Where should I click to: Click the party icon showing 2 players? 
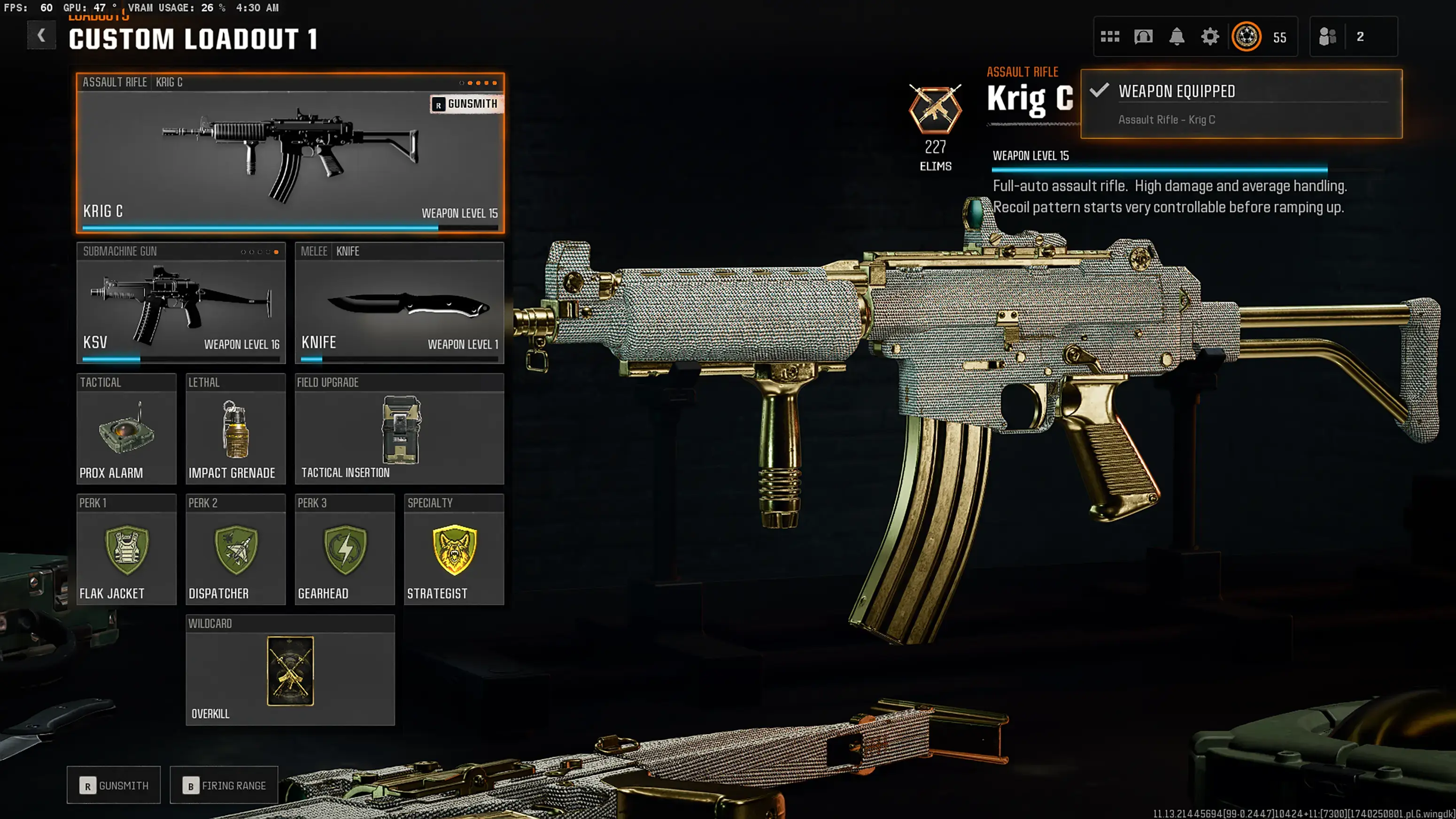[1328, 36]
